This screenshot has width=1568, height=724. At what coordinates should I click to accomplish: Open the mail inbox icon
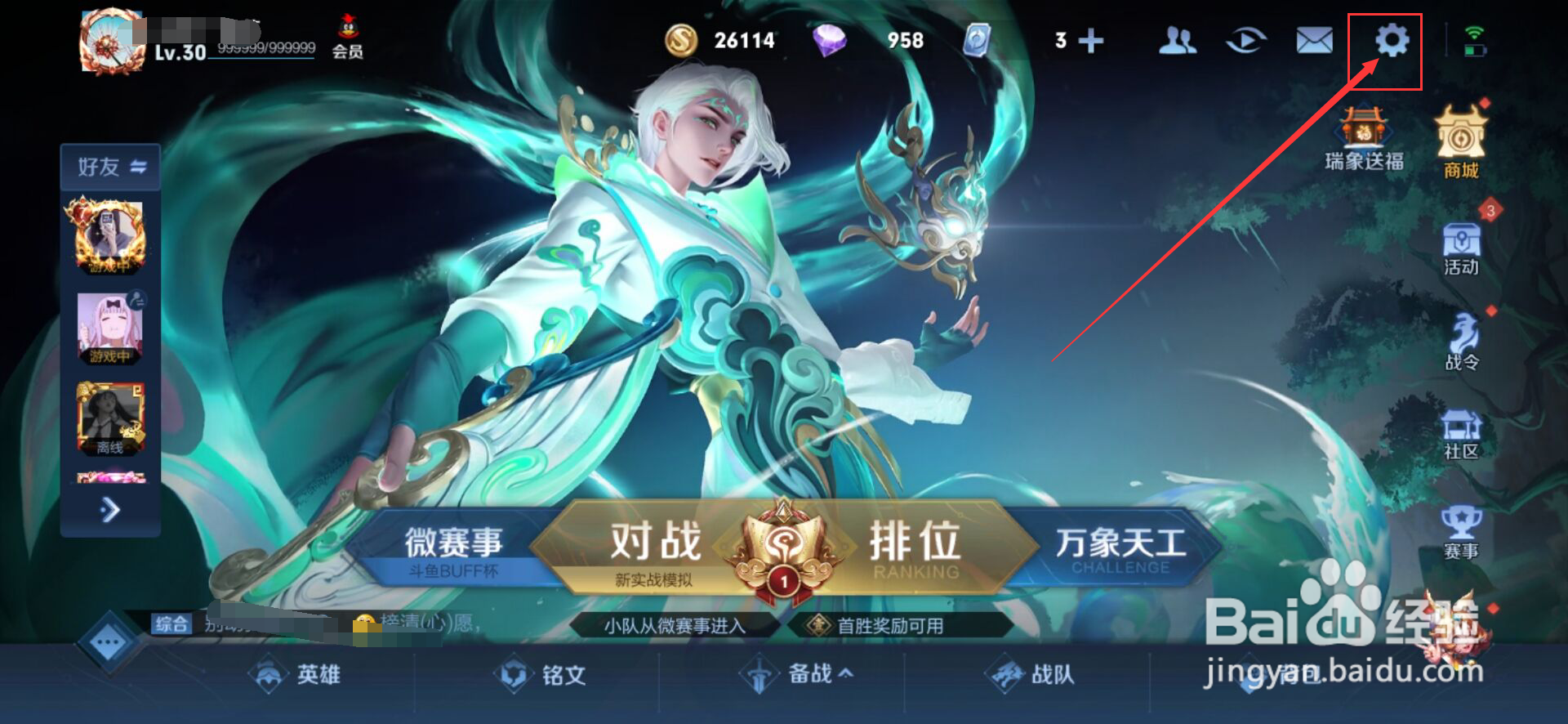point(1314,40)
